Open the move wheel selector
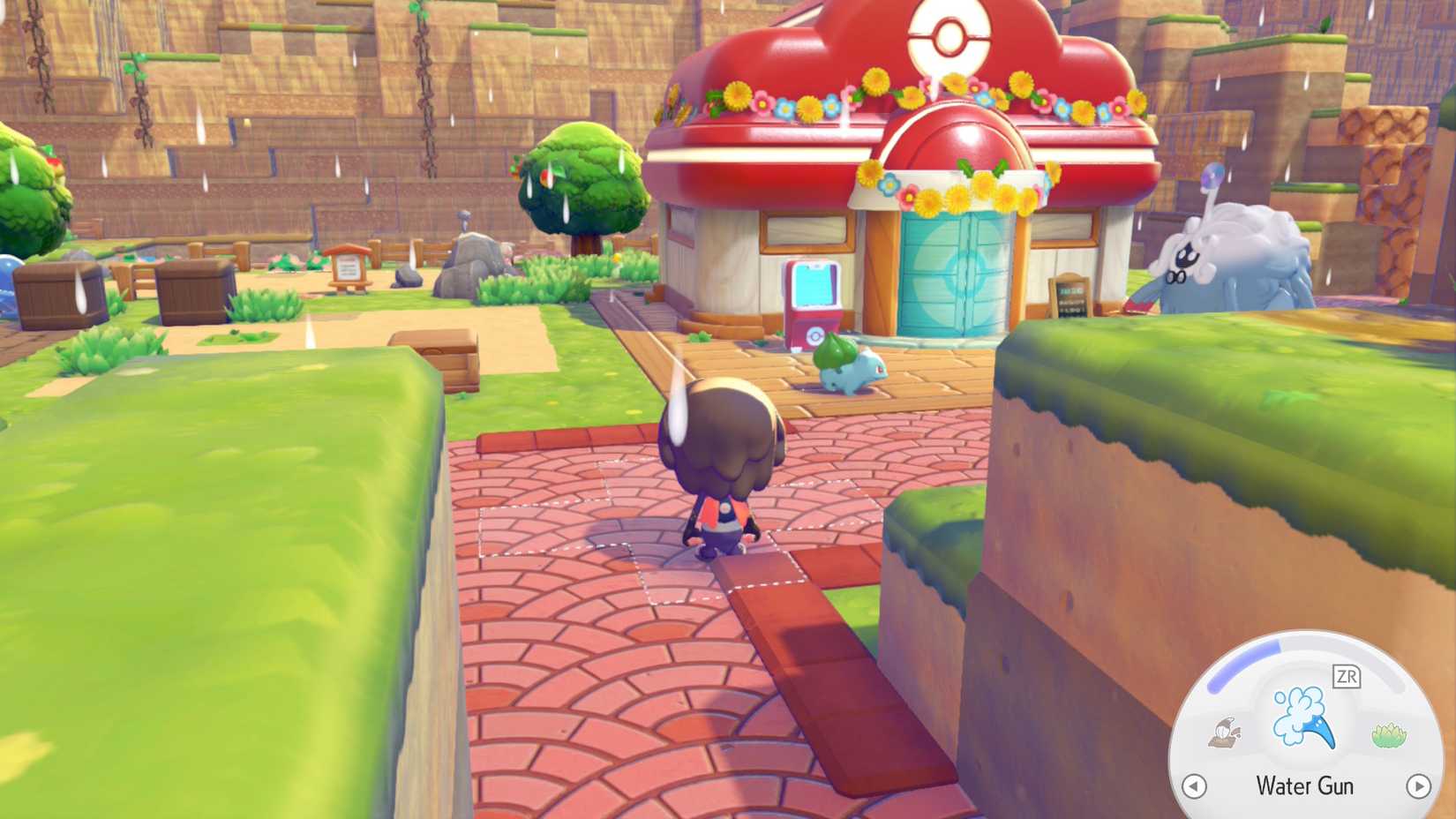 pyautogui.click(x=1304, y=733)
